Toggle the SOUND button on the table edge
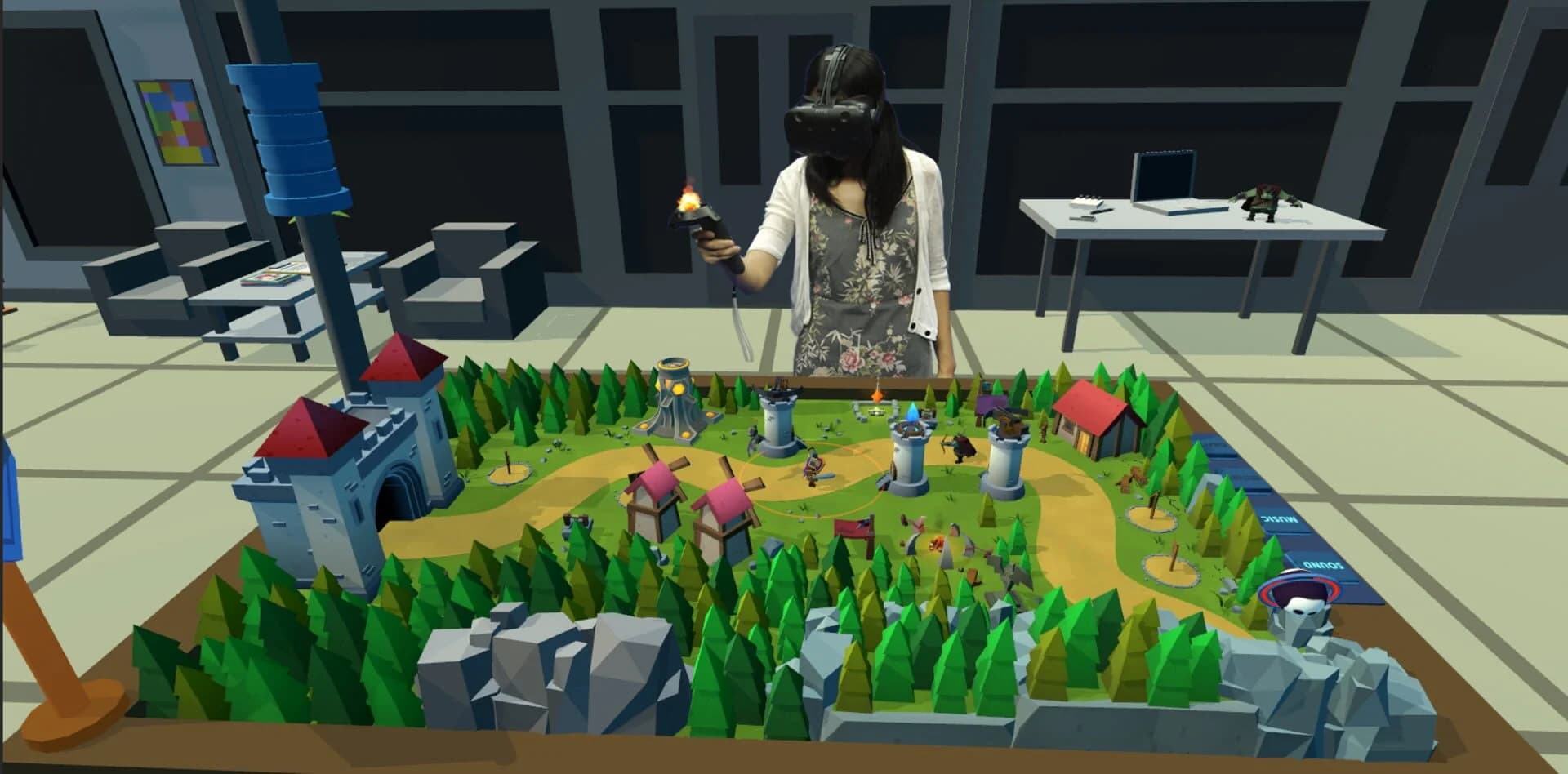Image resolution: width=1568 pixels, height=774 pixels. pyautogui.click(x=1322, y=564)
